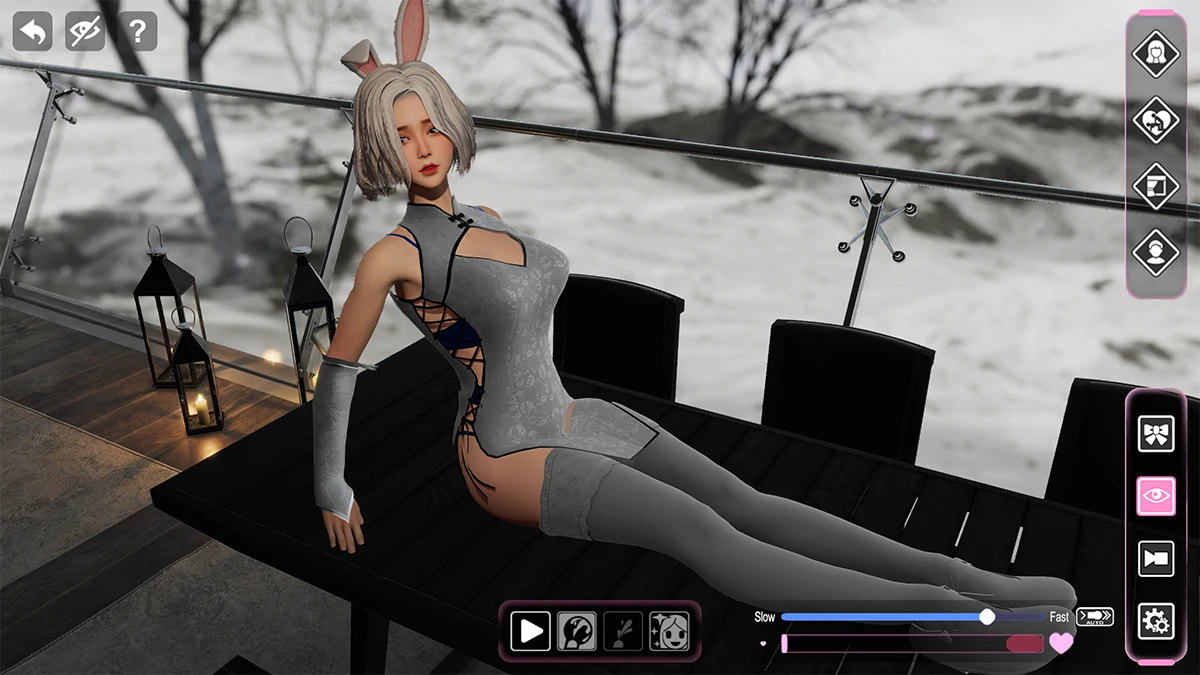The height and width of the screenshot is (675, 1200).
Task: Toggle the hide-interface crossed-eye button
Action: click(x=85, y=32)
